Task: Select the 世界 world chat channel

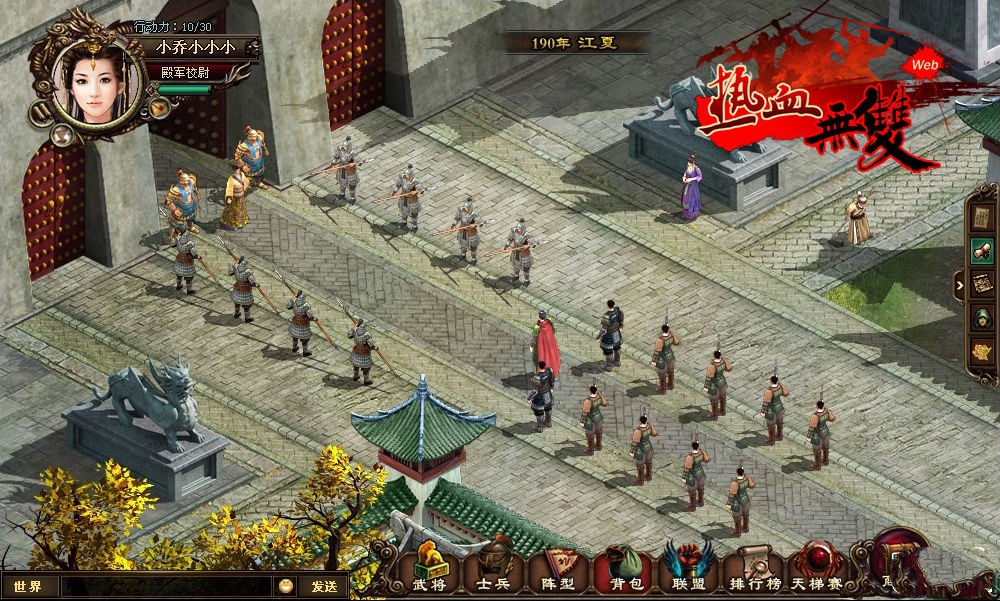Action: (29, 586)
